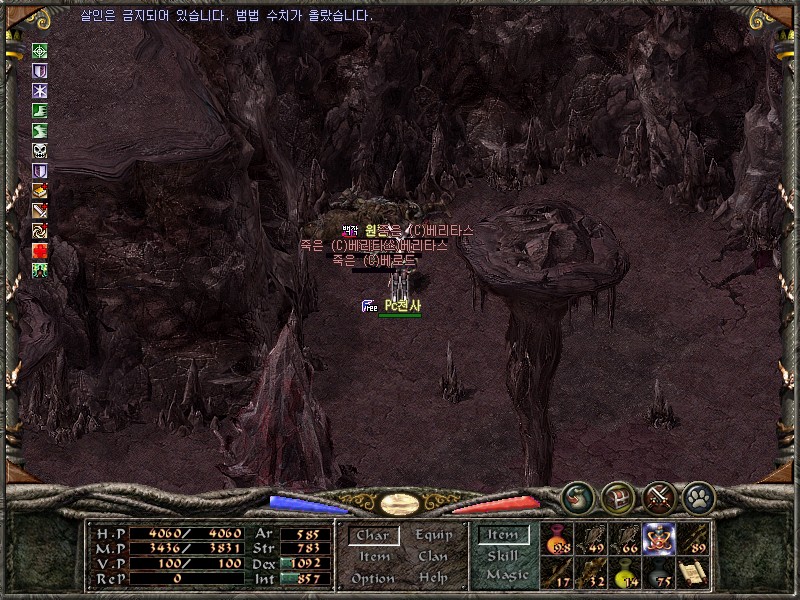Toggle the round crossed swords button
Screen dimensions: 800x600
[x=657, y=496]
